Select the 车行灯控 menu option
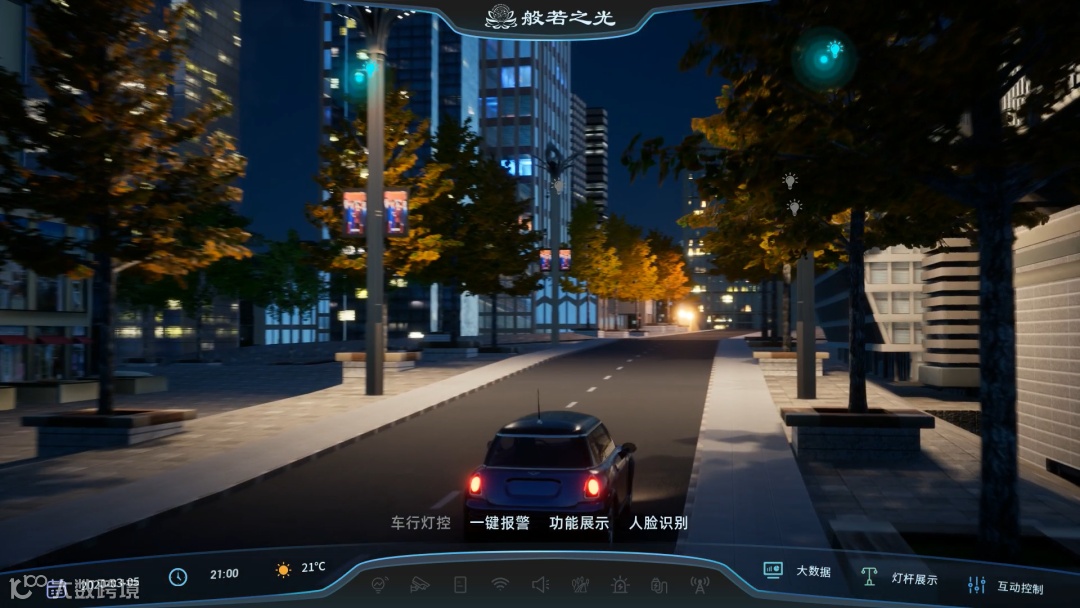 [x=420, y=523]
